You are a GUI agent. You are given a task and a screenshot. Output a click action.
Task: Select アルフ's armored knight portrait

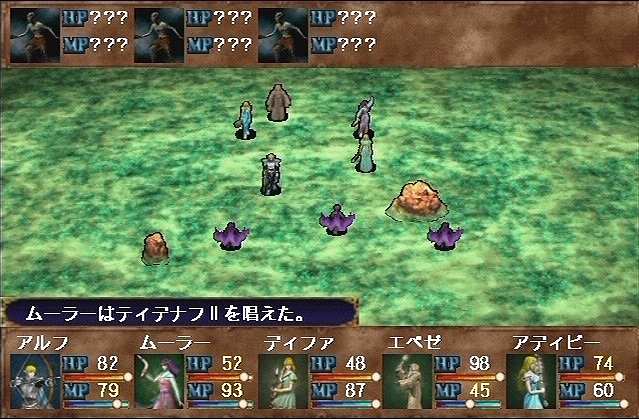tap(35, 382)
